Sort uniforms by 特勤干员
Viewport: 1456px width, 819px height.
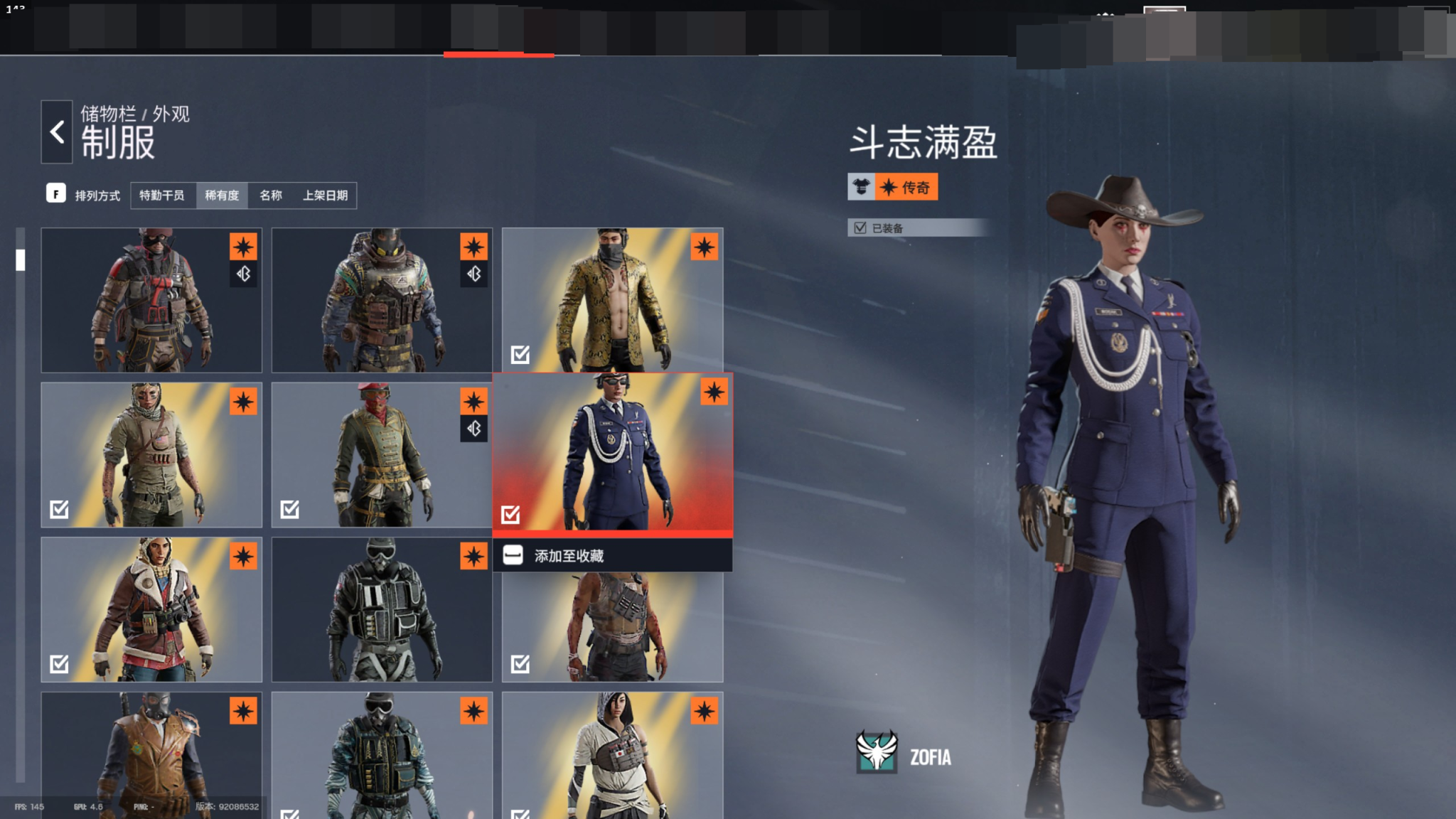[162, 196]
